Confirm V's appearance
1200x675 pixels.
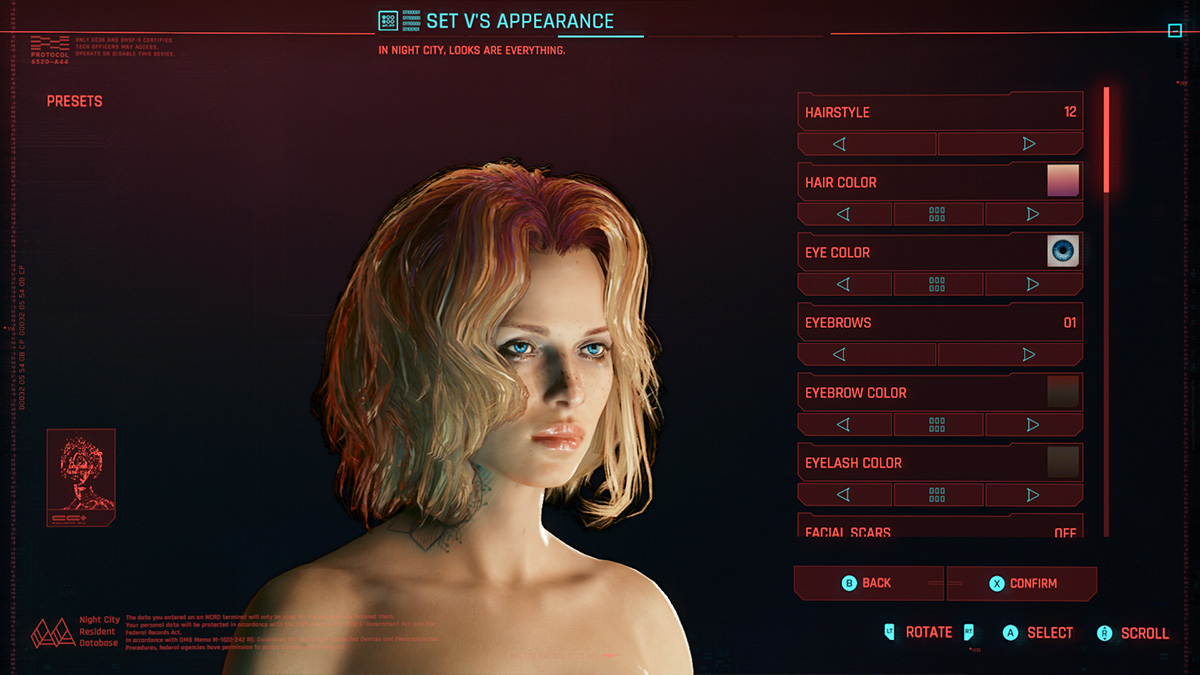coord(1021,583)
